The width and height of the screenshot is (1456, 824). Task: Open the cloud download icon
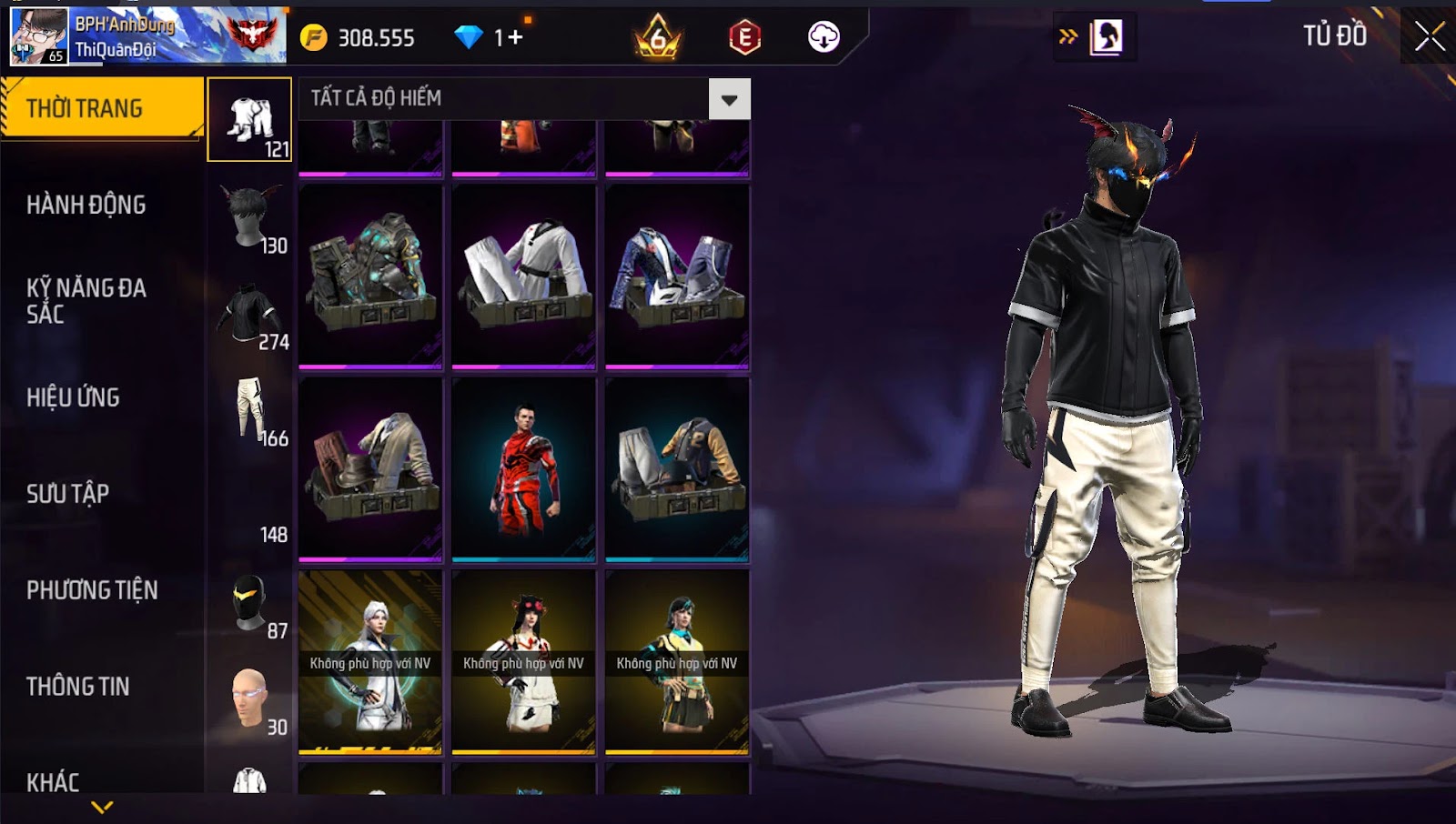[x=824, y=37]
